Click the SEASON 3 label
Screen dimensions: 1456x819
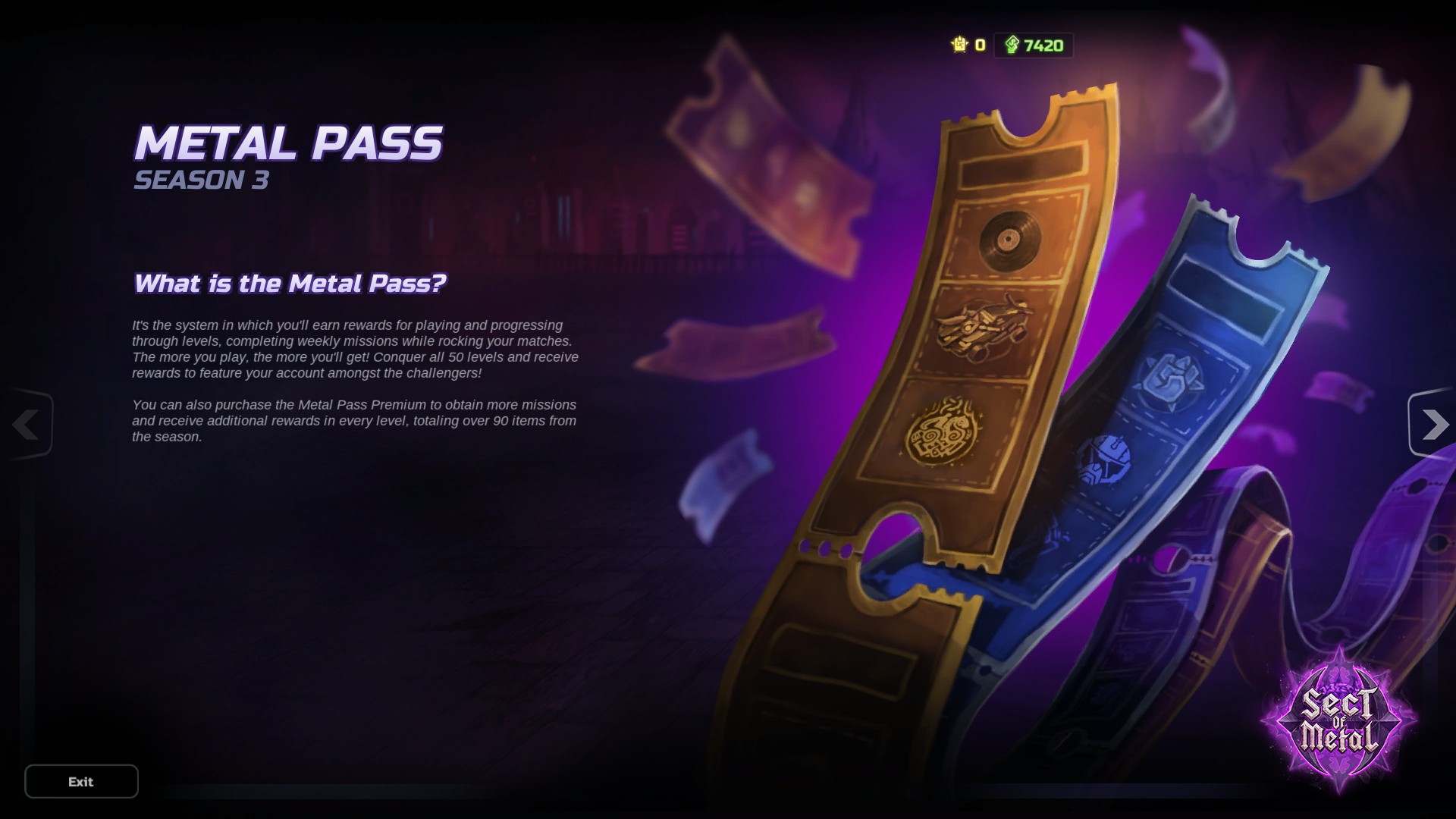point(201,180)
